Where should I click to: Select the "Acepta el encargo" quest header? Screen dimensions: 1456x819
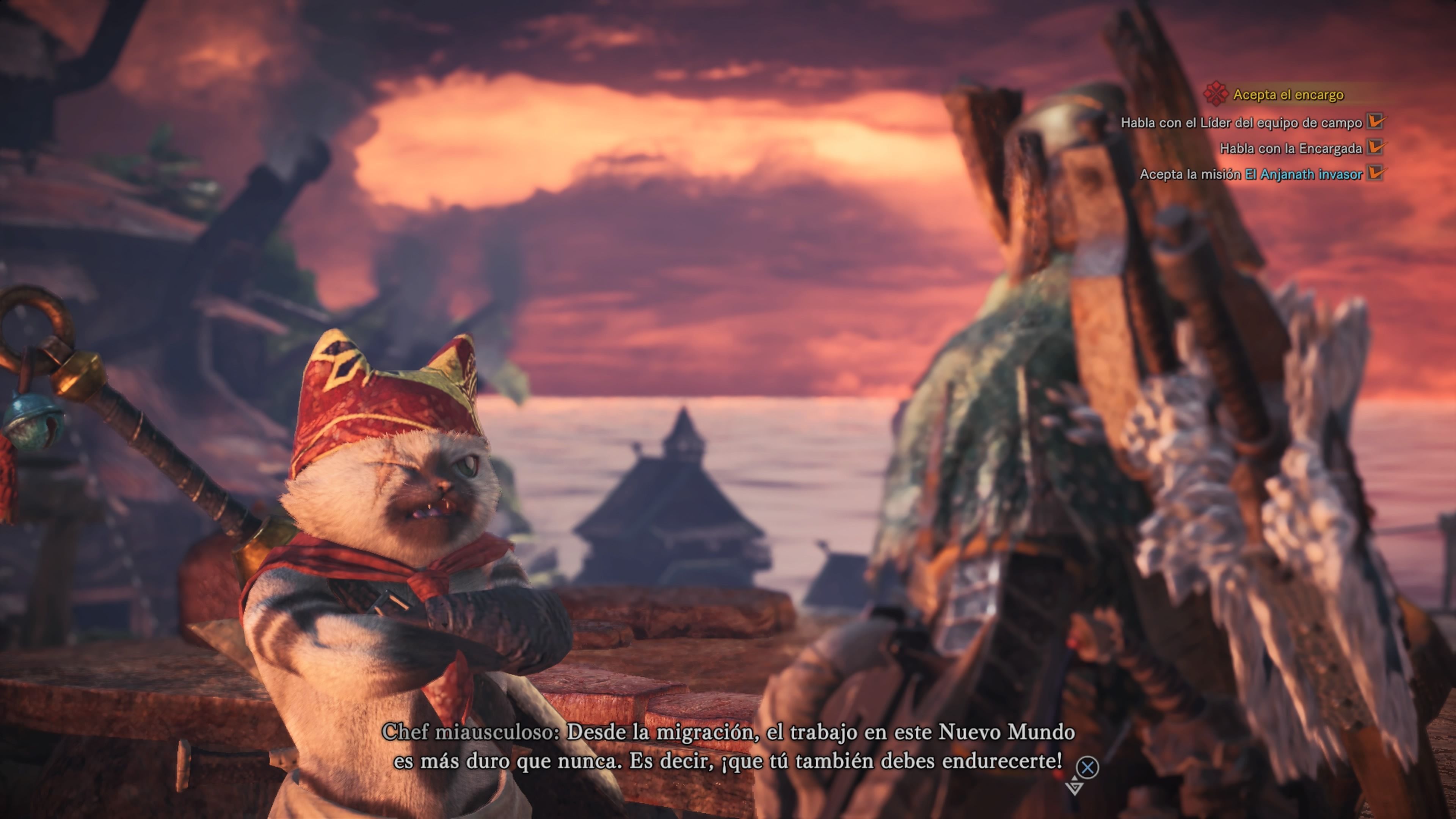coord(1288,95)
